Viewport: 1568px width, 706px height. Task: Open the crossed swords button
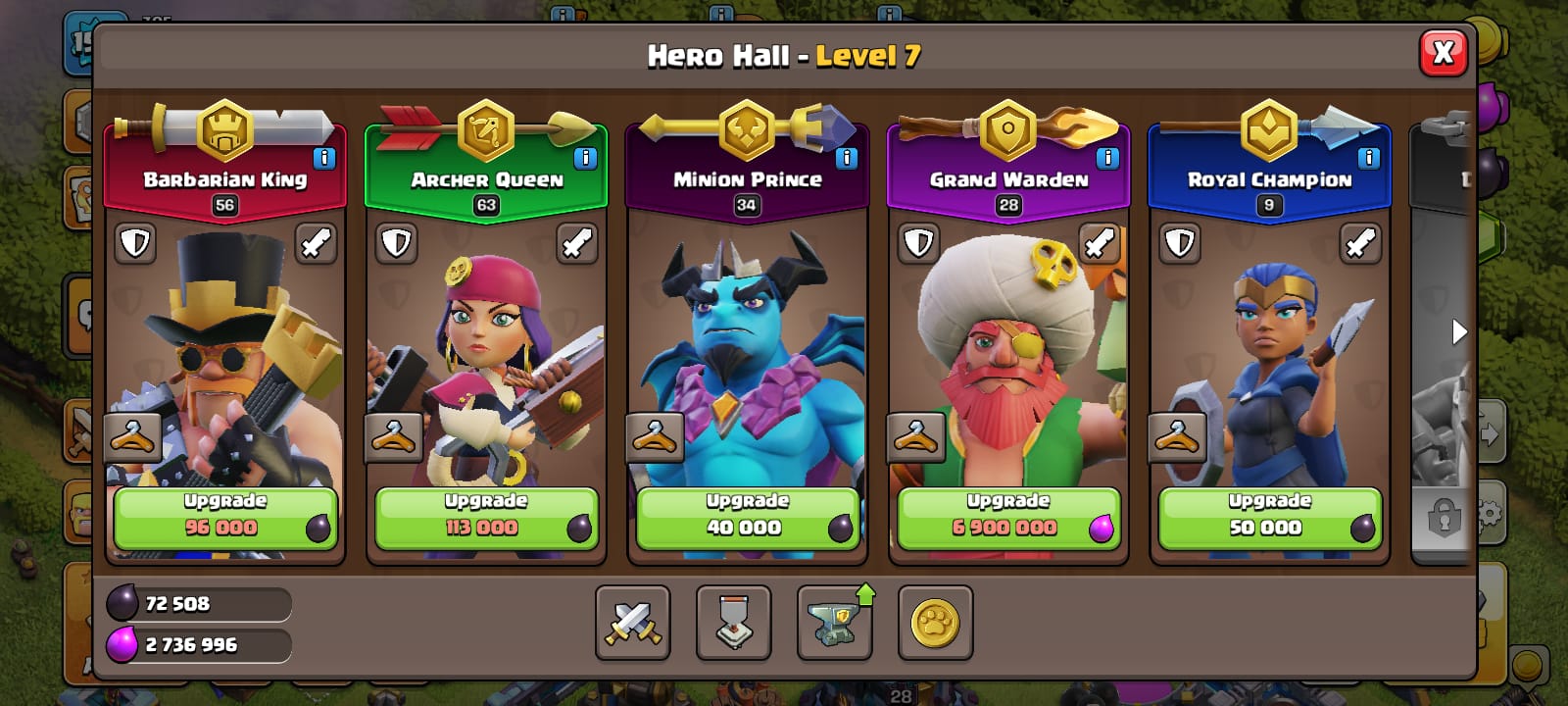[633, 623]
